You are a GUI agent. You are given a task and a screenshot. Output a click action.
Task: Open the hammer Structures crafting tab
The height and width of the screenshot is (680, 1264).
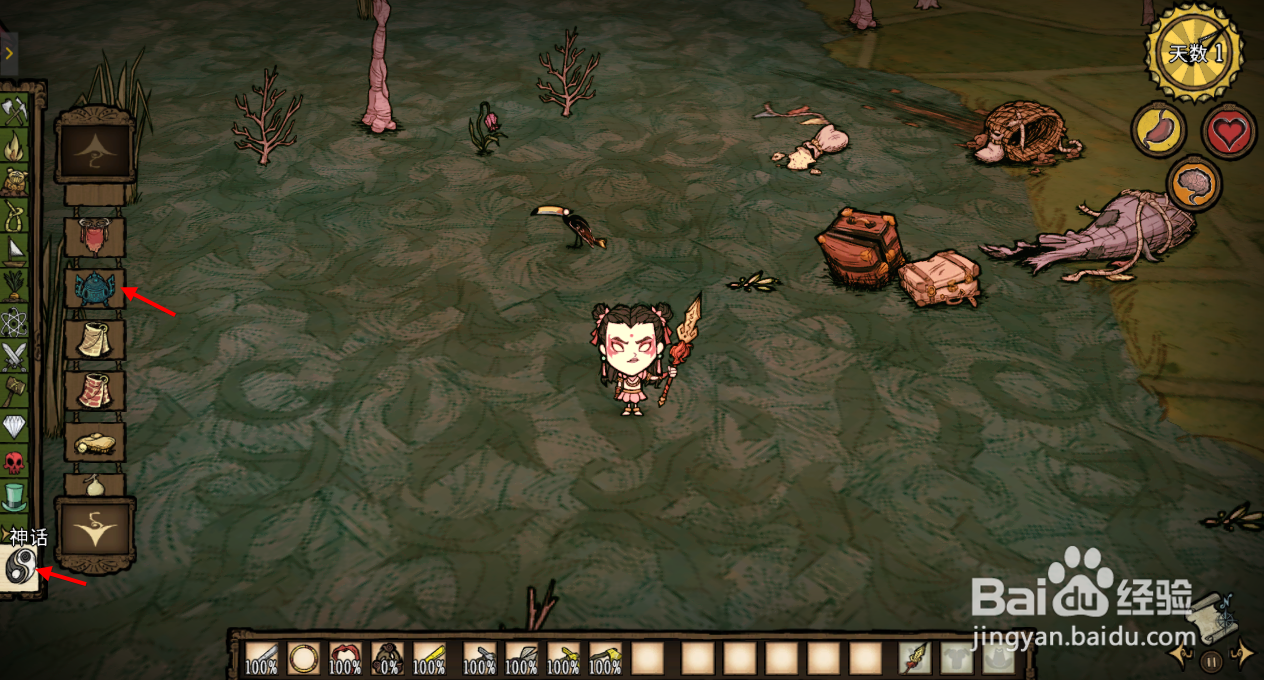point(14,390)
